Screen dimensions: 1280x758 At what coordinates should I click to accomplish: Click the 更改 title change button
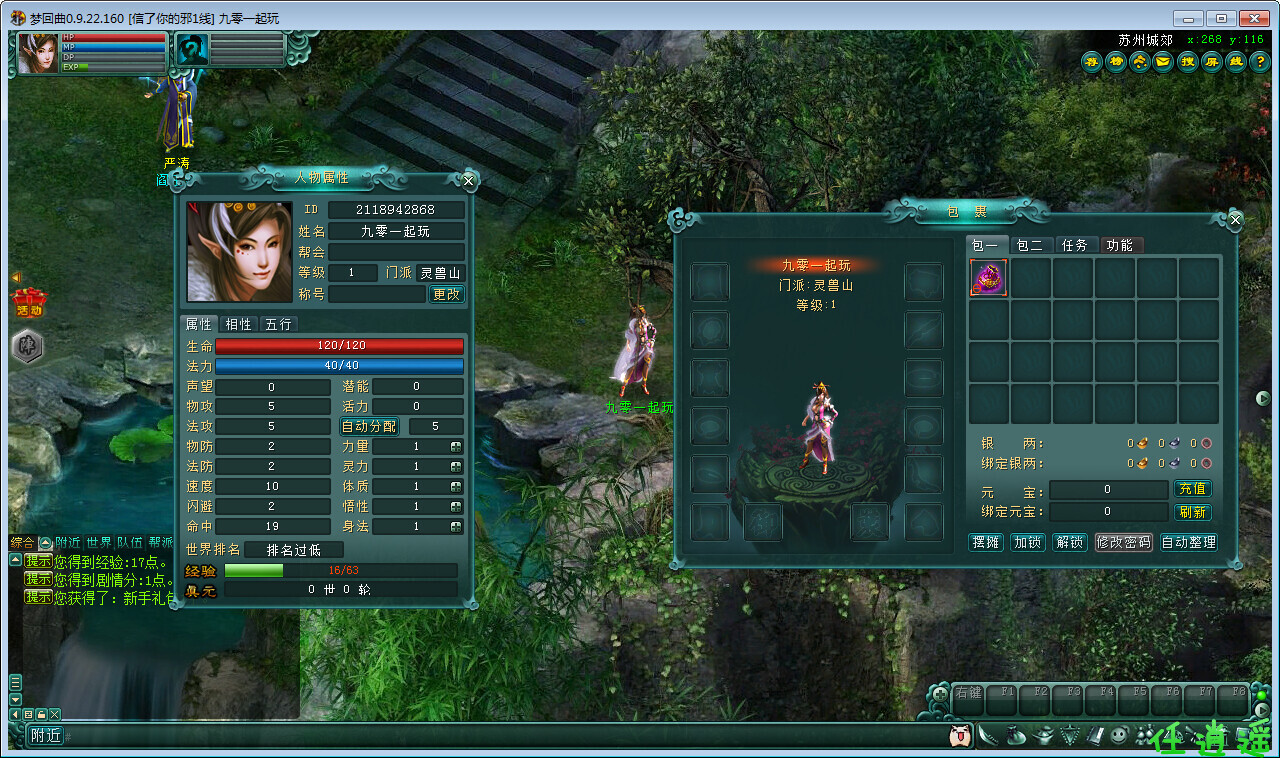pyautogui.click(x=446, y=294)
